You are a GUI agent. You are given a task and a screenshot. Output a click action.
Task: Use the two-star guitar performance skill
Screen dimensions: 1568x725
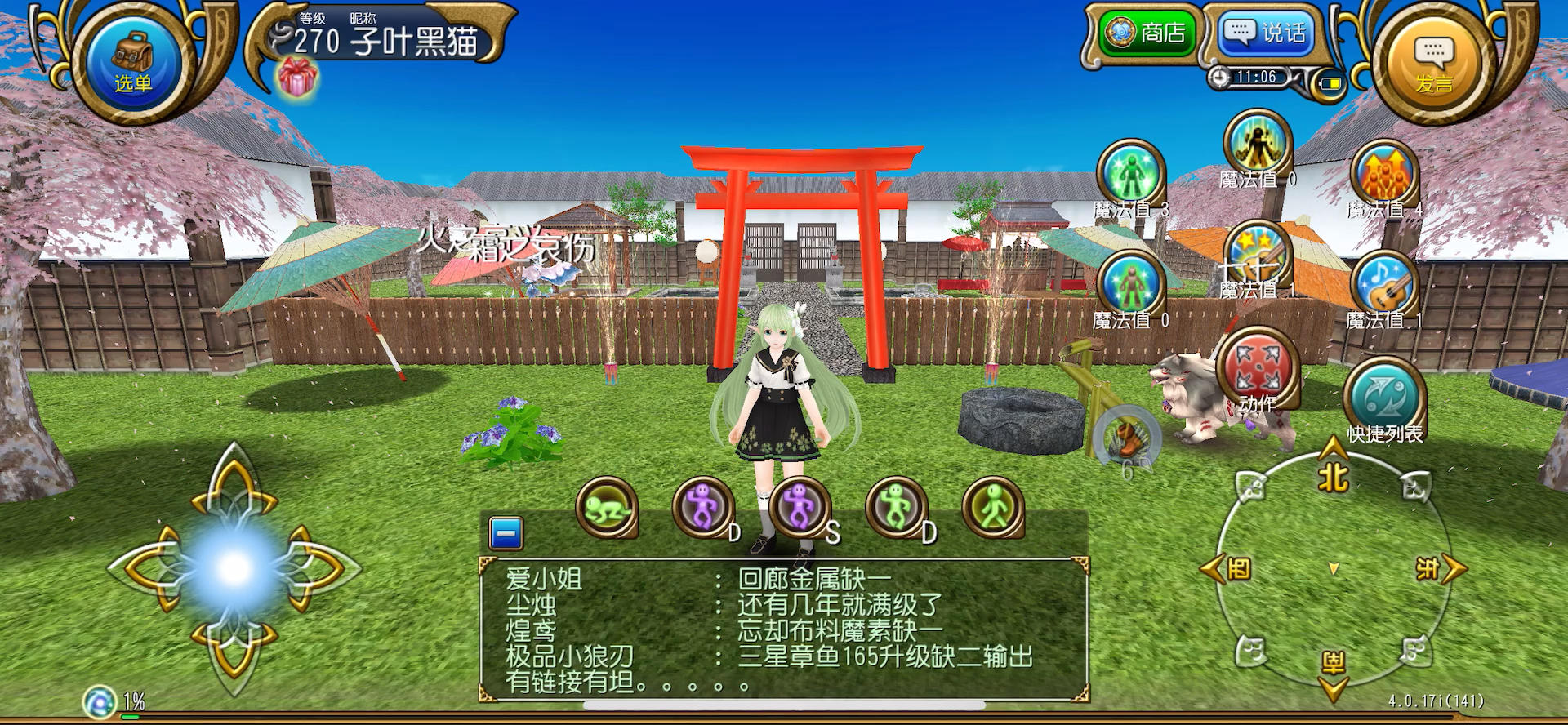pos(1256,260)
